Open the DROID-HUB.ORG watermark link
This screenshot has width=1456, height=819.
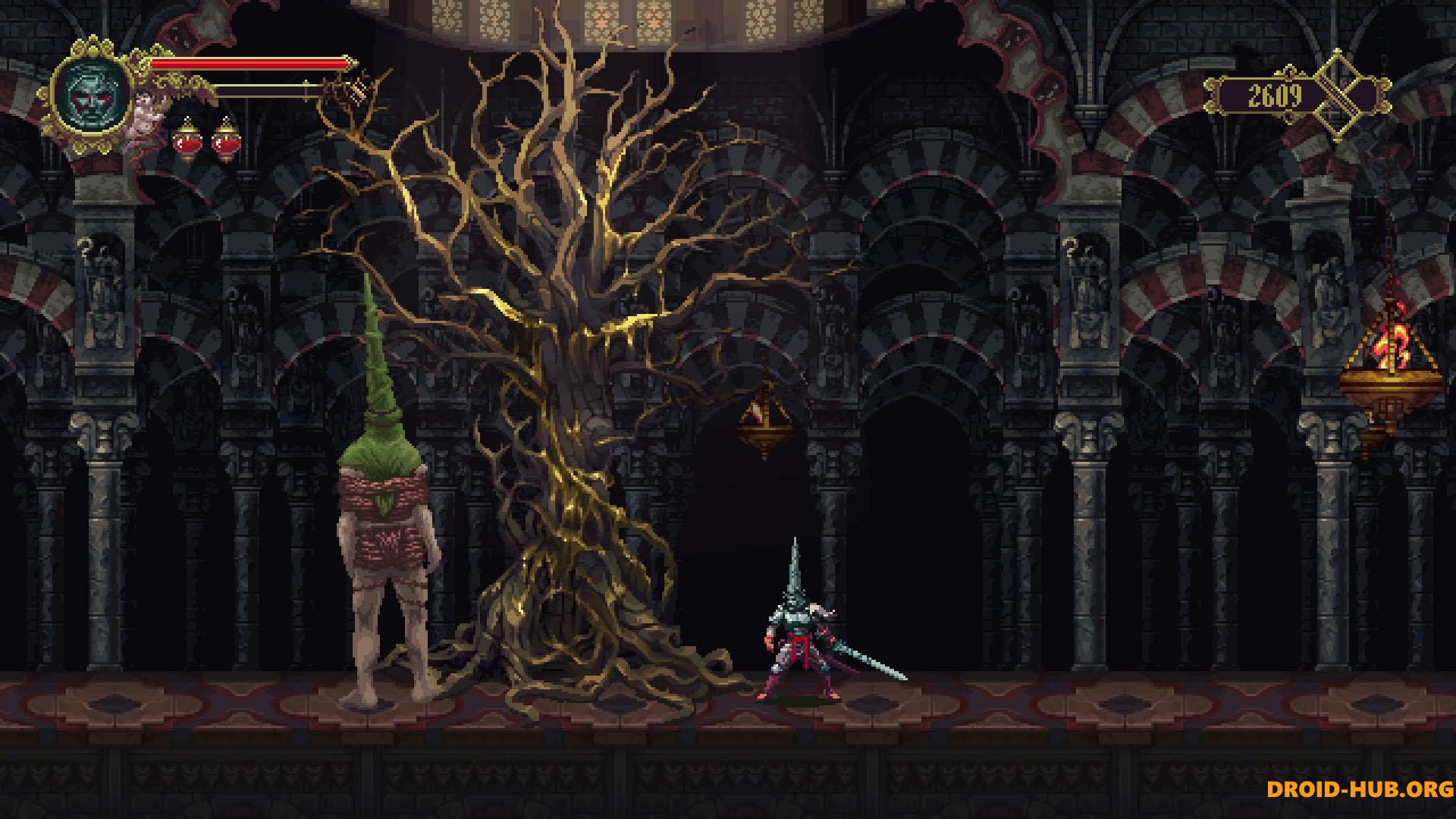(1360, 789)
